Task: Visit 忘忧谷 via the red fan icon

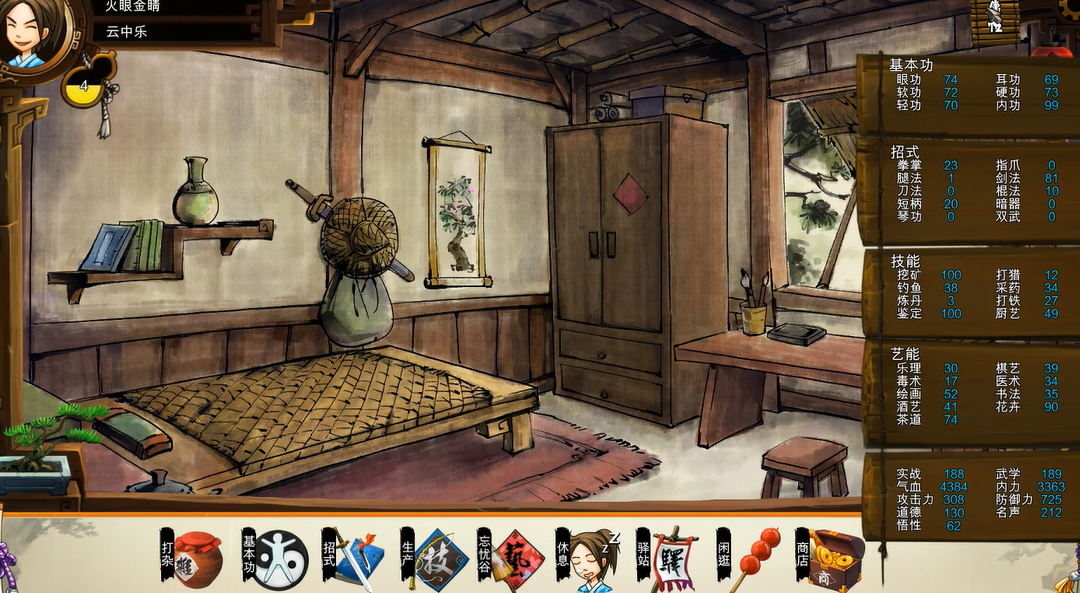Action: (x=517, y=559)
